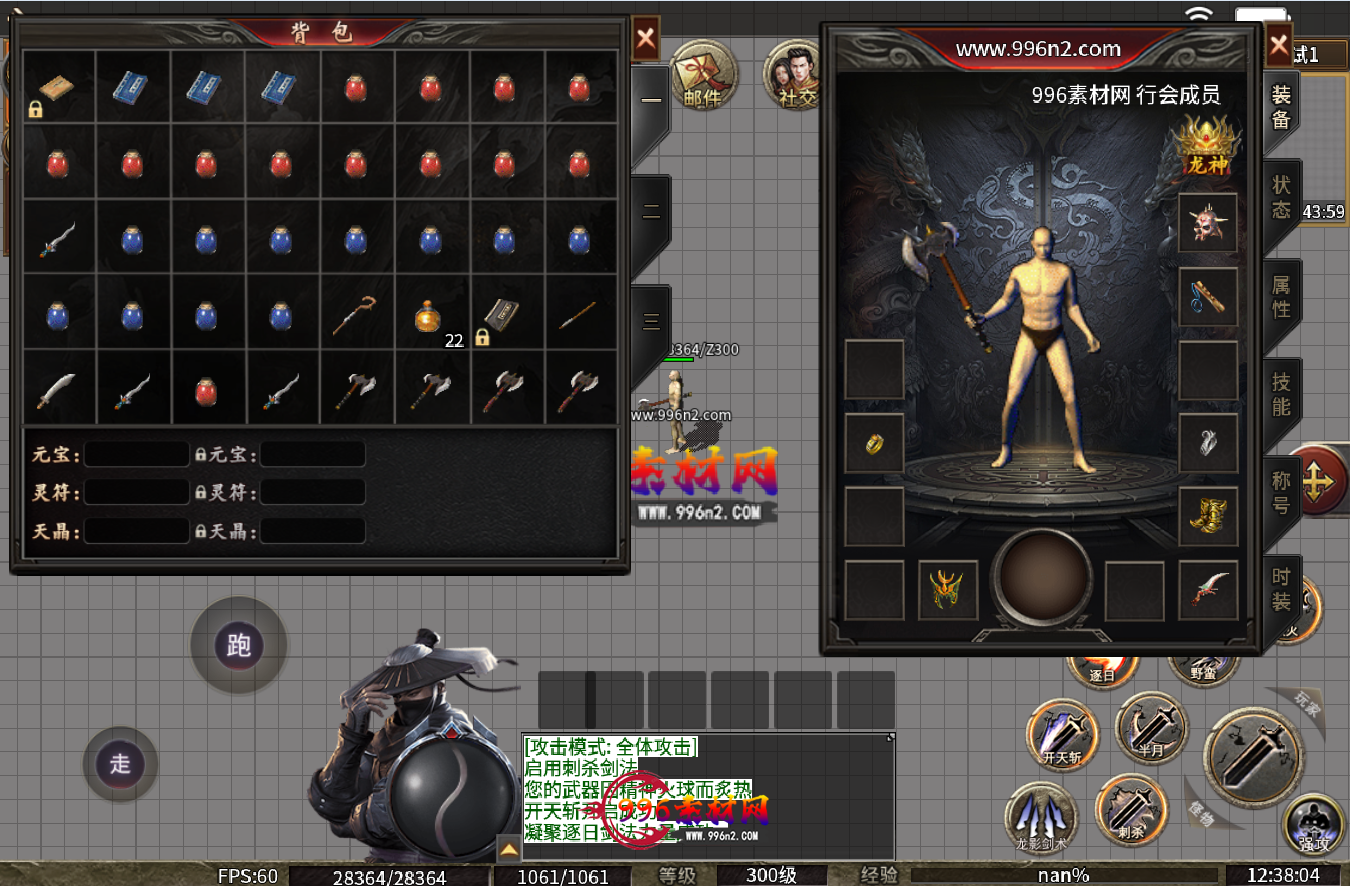The height and width of the screenshot is (886, 1350).
Task: Activate the 开天斩 skill
Action: tap(1062, 734)
